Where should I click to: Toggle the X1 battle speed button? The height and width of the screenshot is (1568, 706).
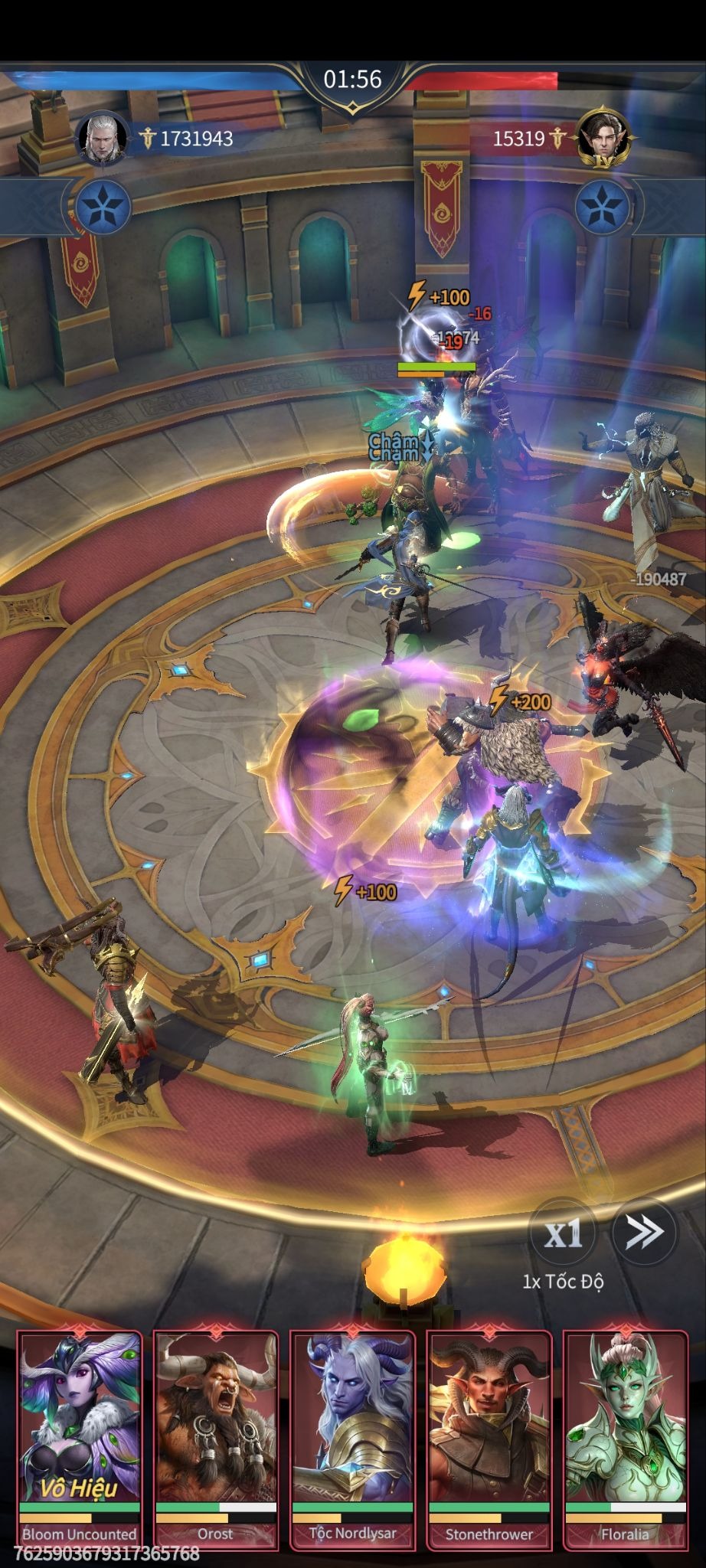pos(564,1232)
